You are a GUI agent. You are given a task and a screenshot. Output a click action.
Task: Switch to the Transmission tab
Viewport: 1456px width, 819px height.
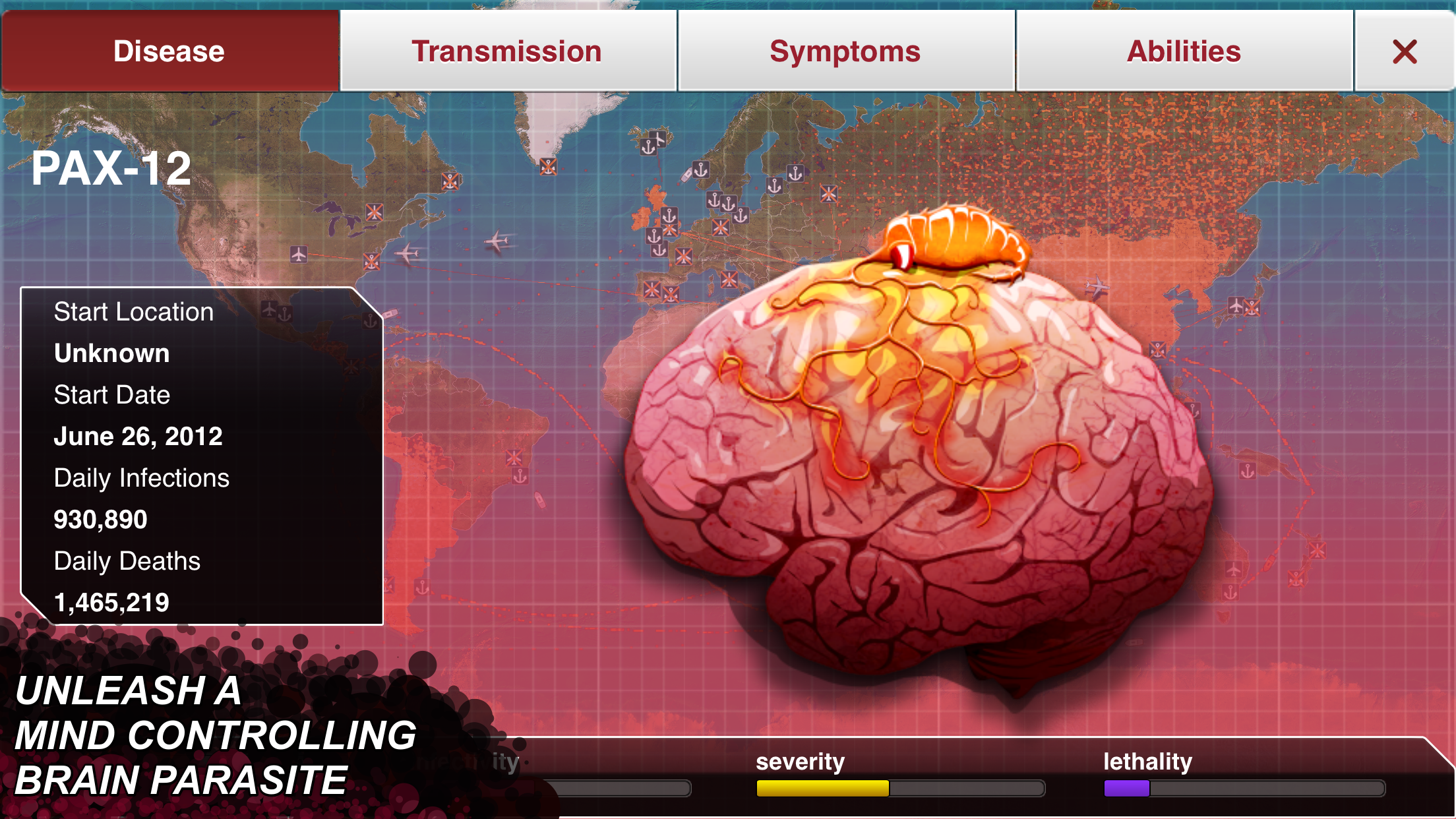506,50
